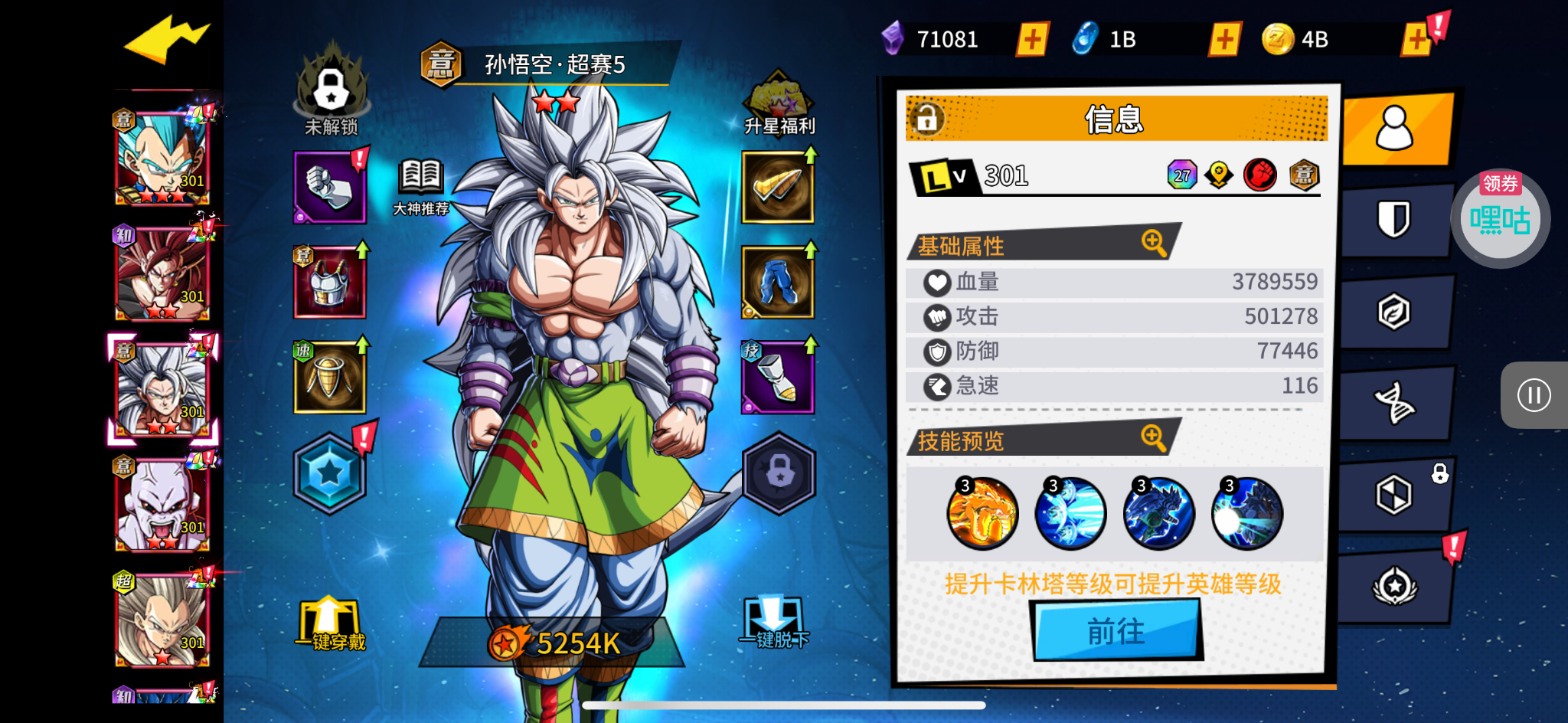Tap the pause overlay button

point(1534,395)
